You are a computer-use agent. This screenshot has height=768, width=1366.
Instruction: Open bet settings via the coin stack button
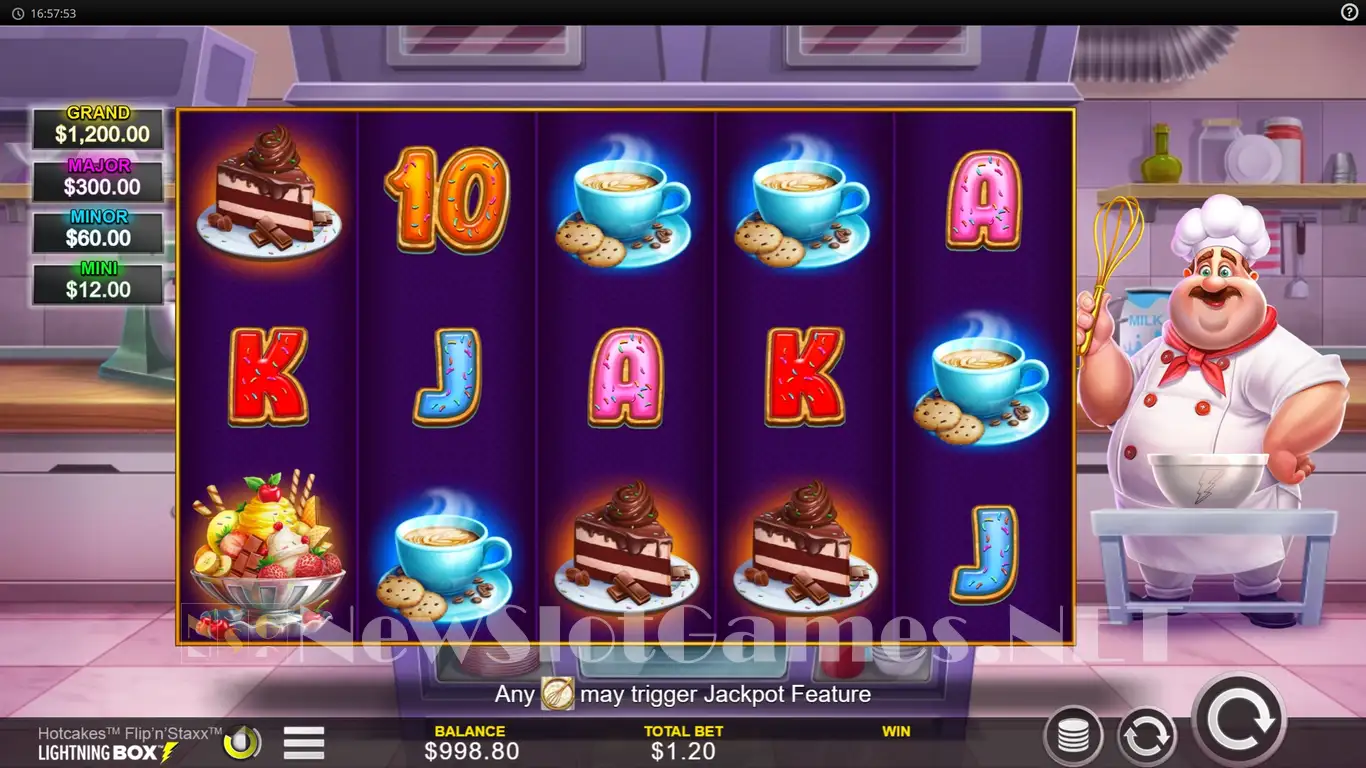pos(1073,737)
